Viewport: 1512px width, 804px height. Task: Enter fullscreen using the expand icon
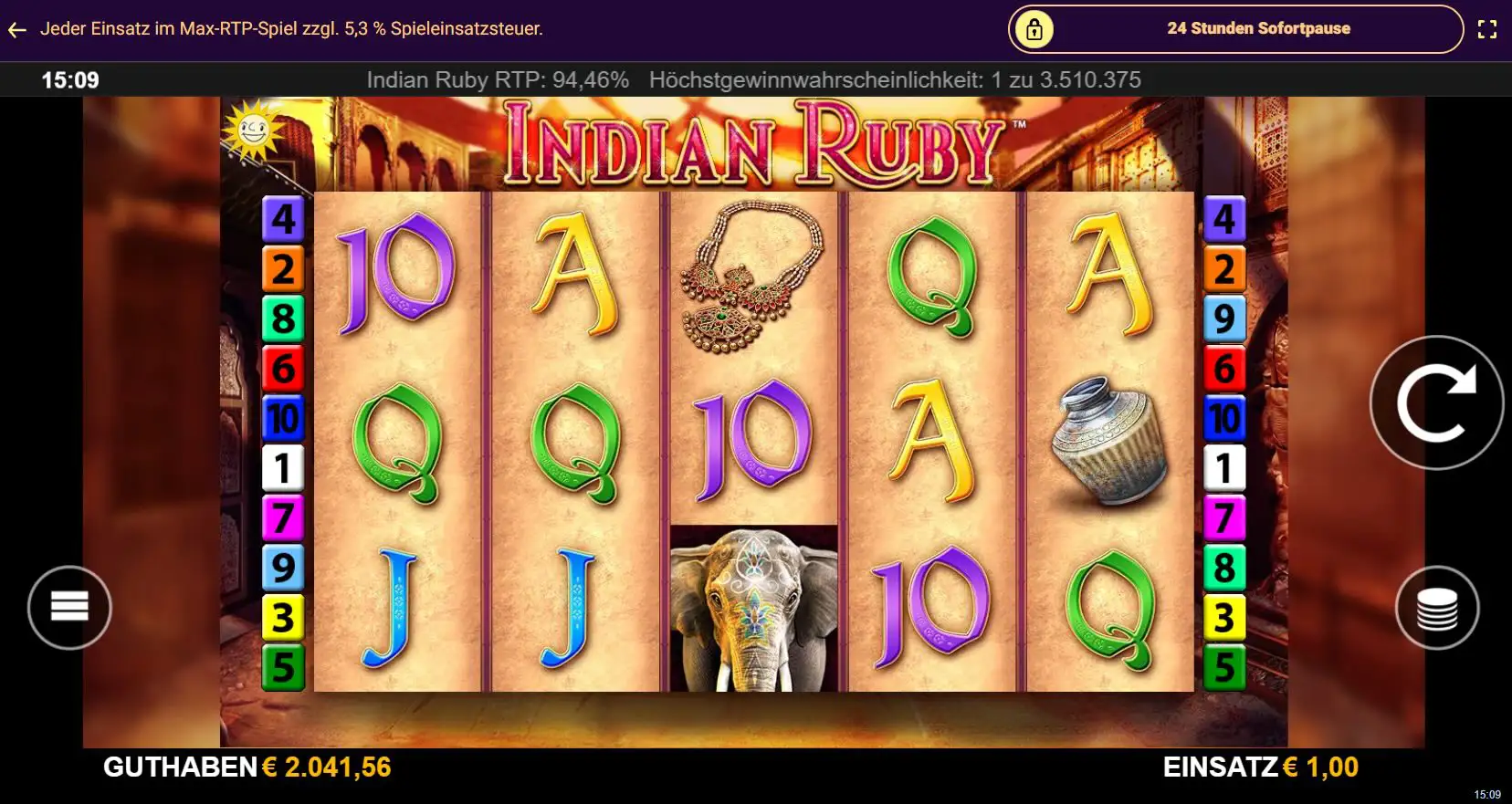pyautogui.click(x=1486, y=28)
